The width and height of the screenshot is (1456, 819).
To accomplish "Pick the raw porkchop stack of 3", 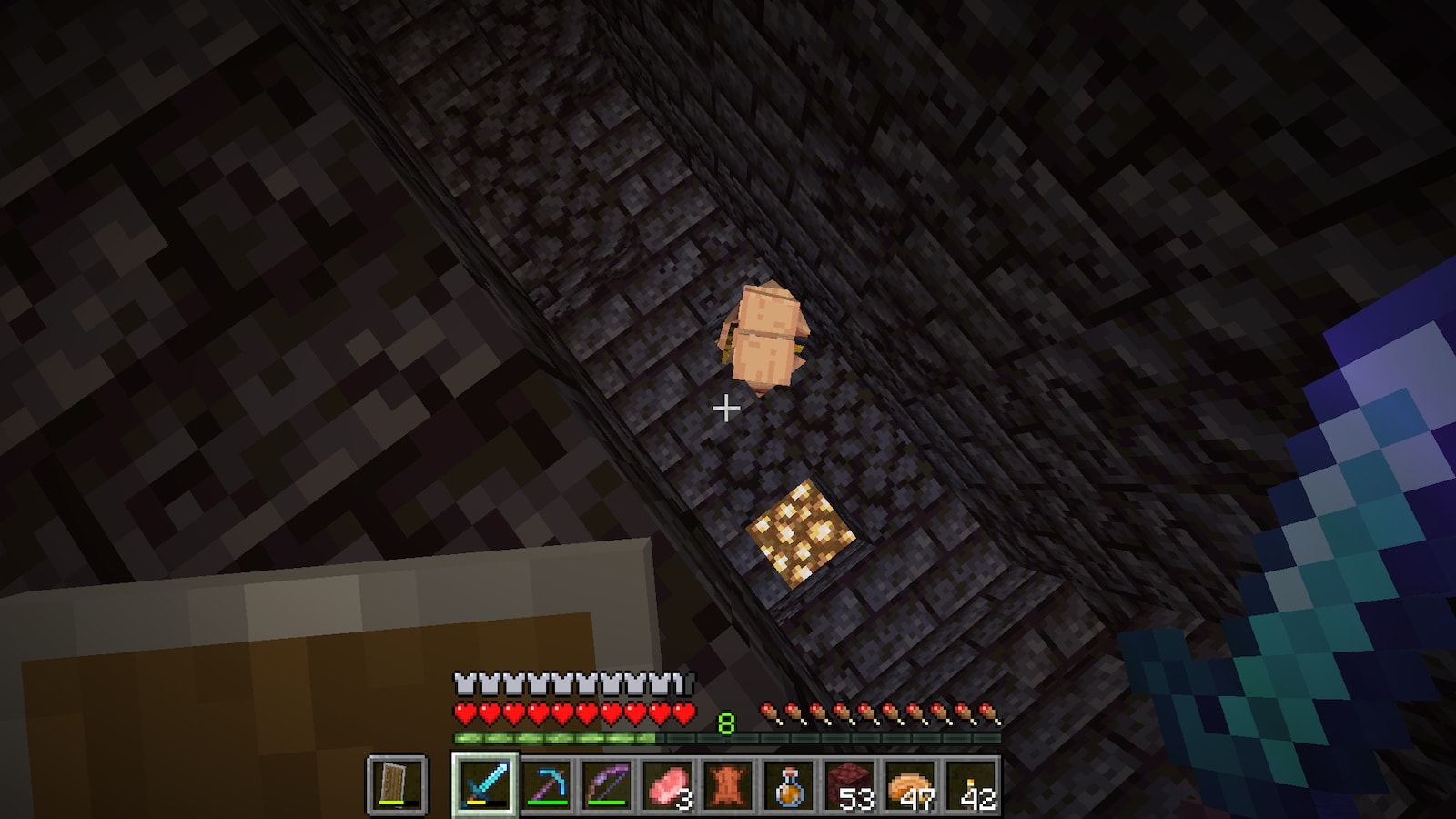I will [668, 784].
